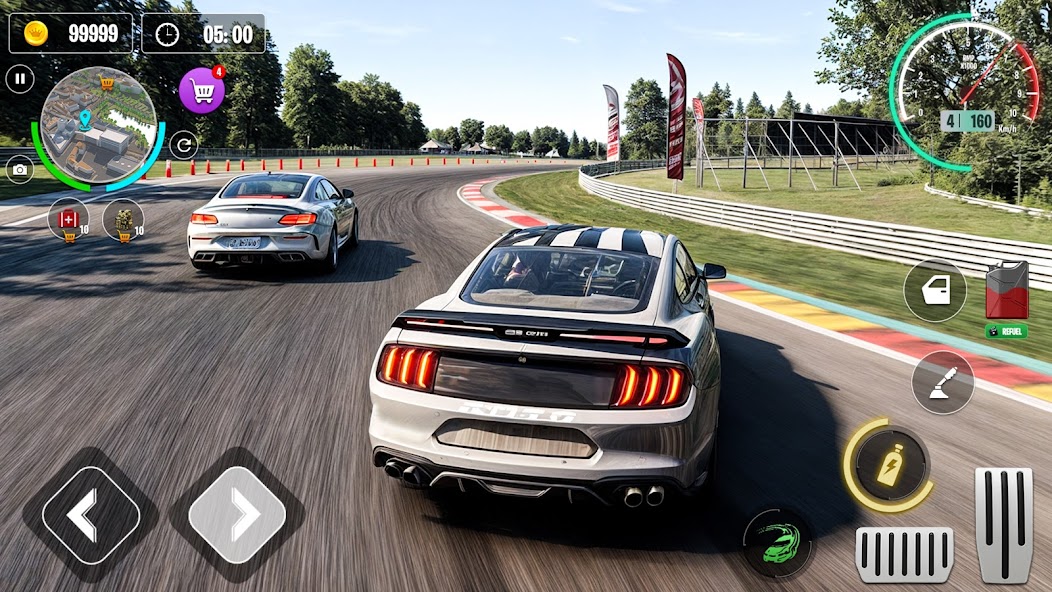Open the purple shopping cart store
This screenshot has height=592, width=1052.
tap(202, 92)
